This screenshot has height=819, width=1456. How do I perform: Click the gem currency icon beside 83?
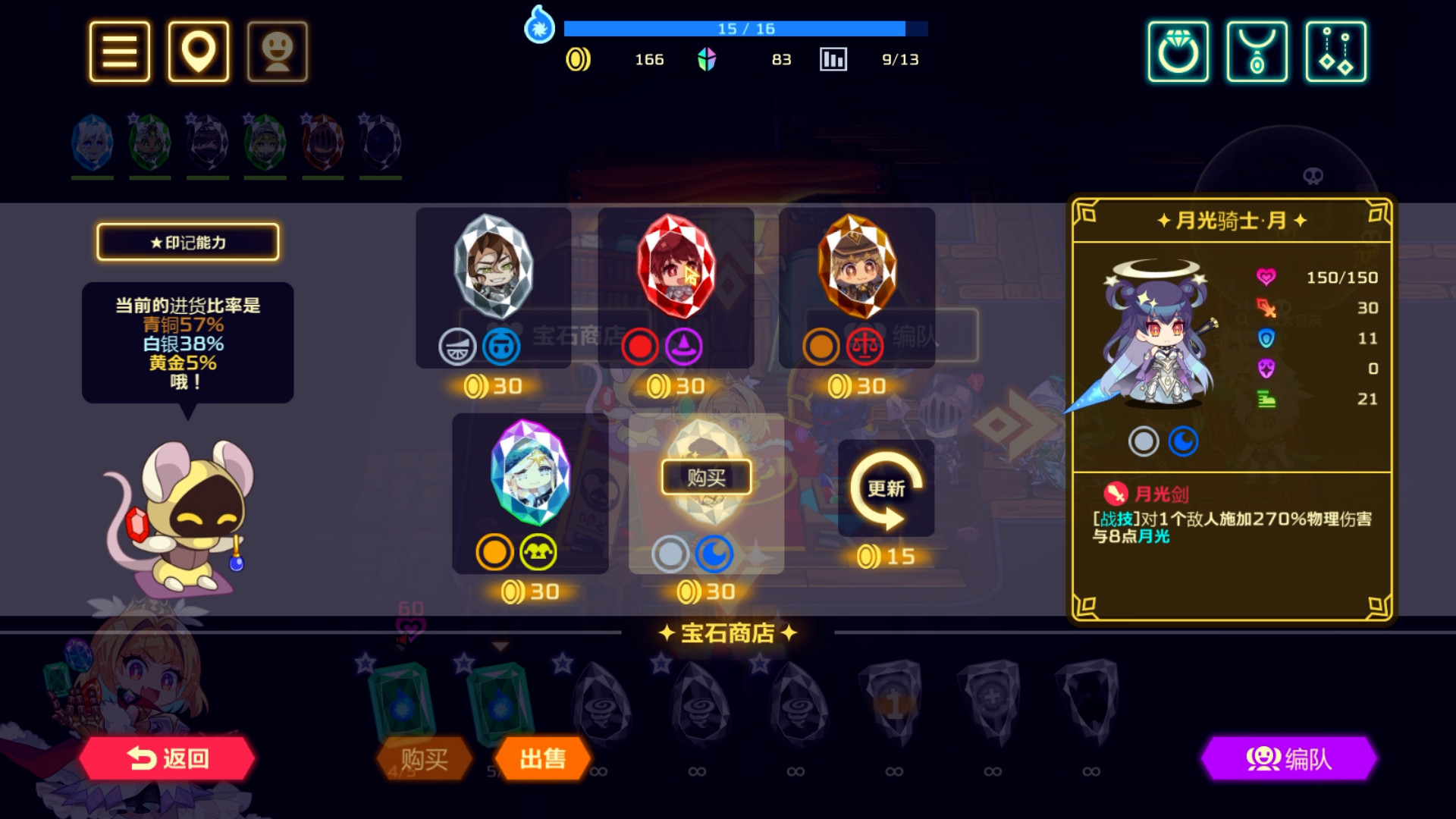tap(708, 59)
